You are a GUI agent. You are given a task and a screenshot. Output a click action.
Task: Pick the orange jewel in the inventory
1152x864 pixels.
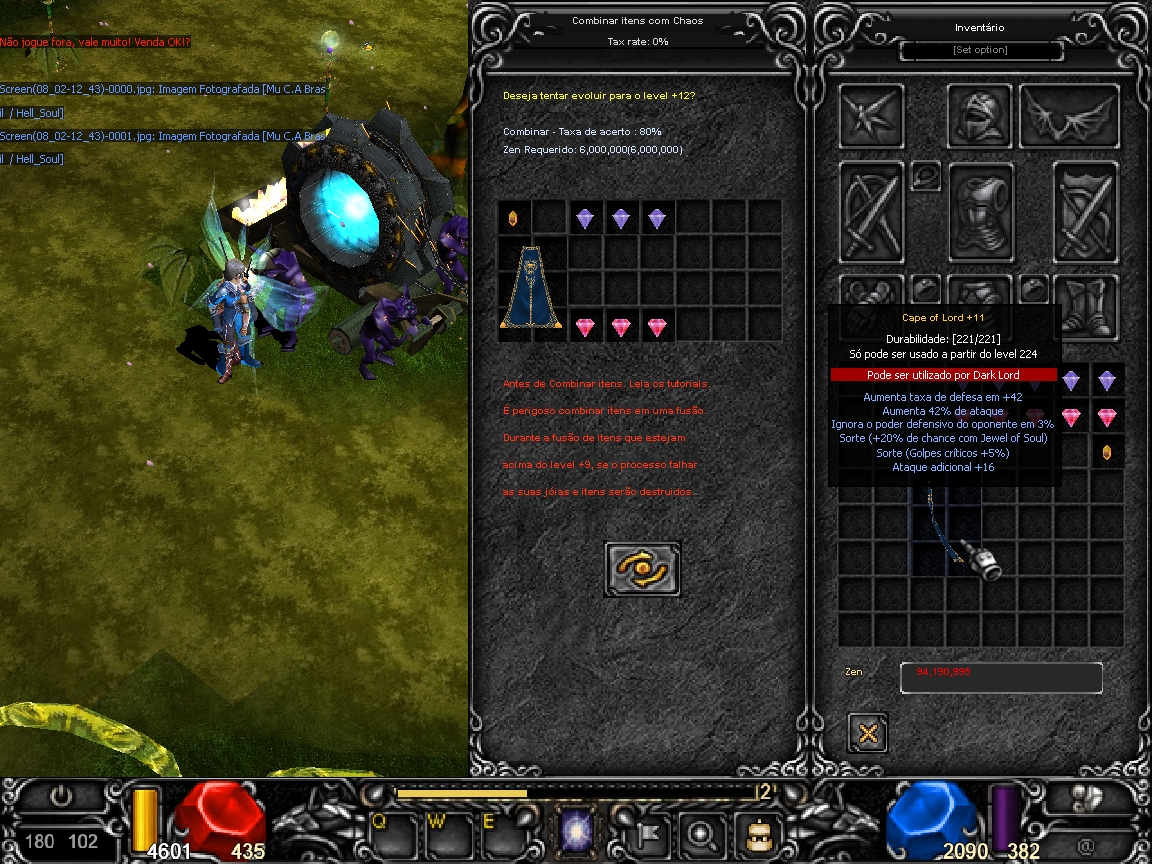tap(1107, 452)
